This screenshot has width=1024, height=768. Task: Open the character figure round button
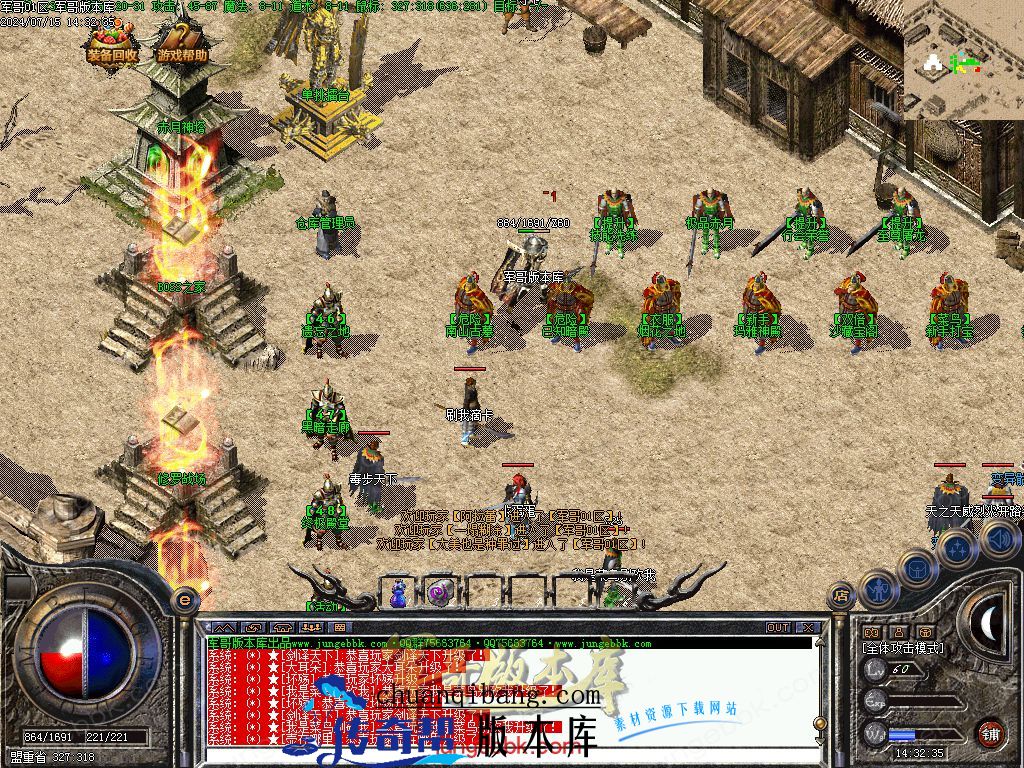pos(879,590)
